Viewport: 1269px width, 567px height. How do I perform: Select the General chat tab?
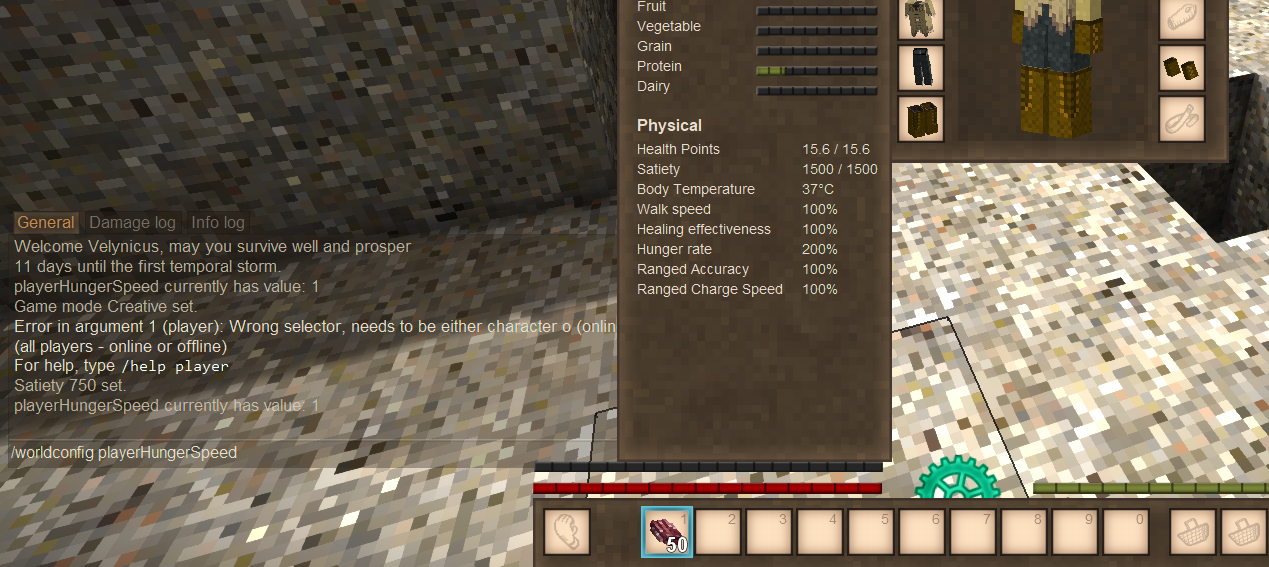[x=46, y=223]
